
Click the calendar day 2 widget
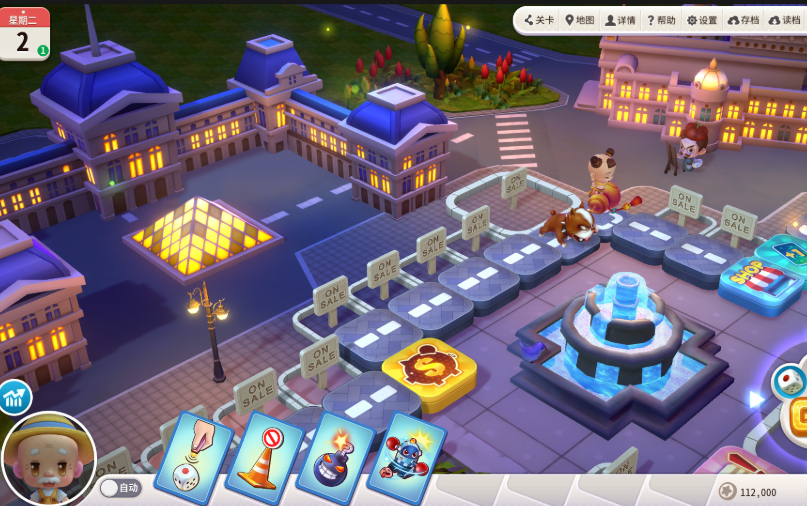[24, 34]
